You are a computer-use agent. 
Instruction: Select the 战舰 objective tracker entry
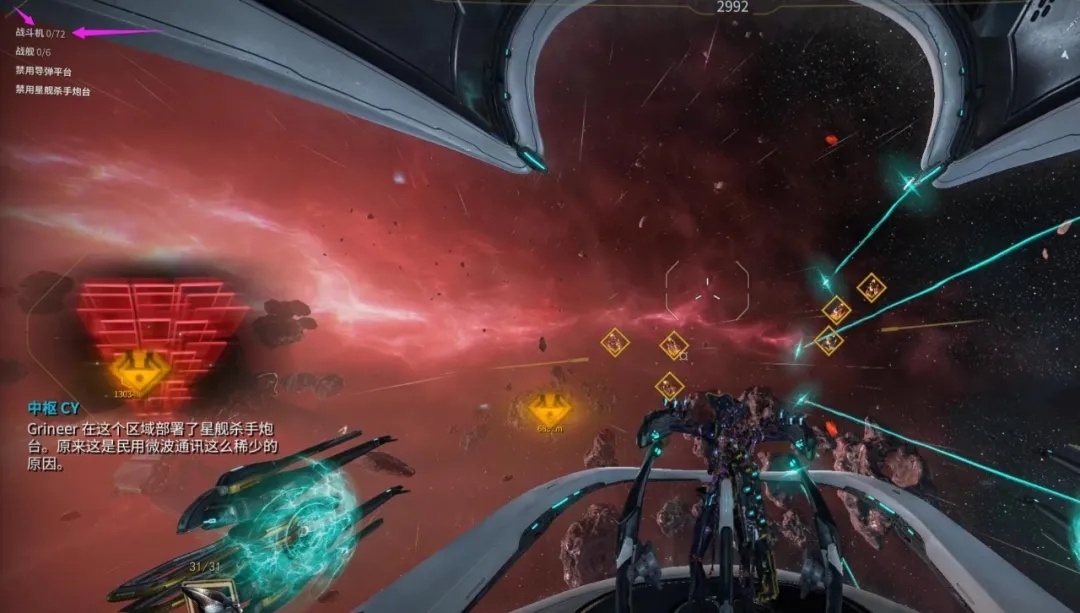tap(33, 52)
